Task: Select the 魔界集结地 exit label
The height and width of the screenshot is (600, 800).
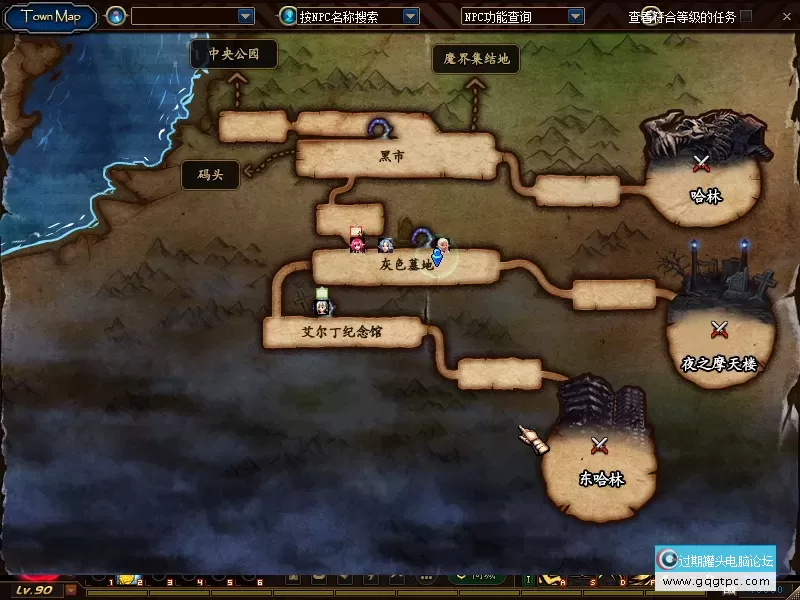Action: click(476, 59)
